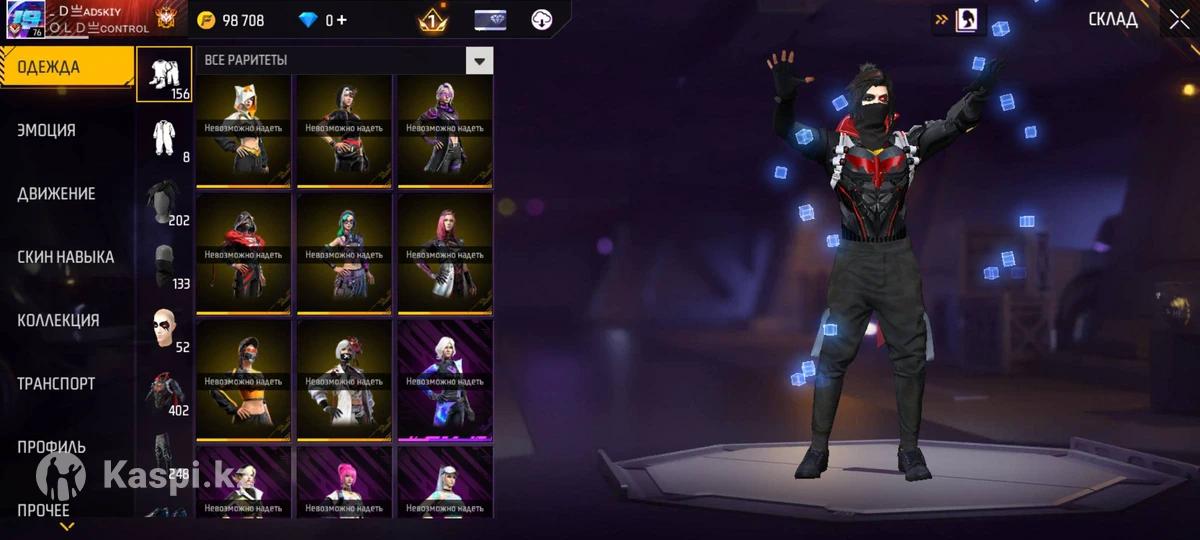
Task: Open the character card icon beside СКЛАД
Action: click(x=967, y=20)
